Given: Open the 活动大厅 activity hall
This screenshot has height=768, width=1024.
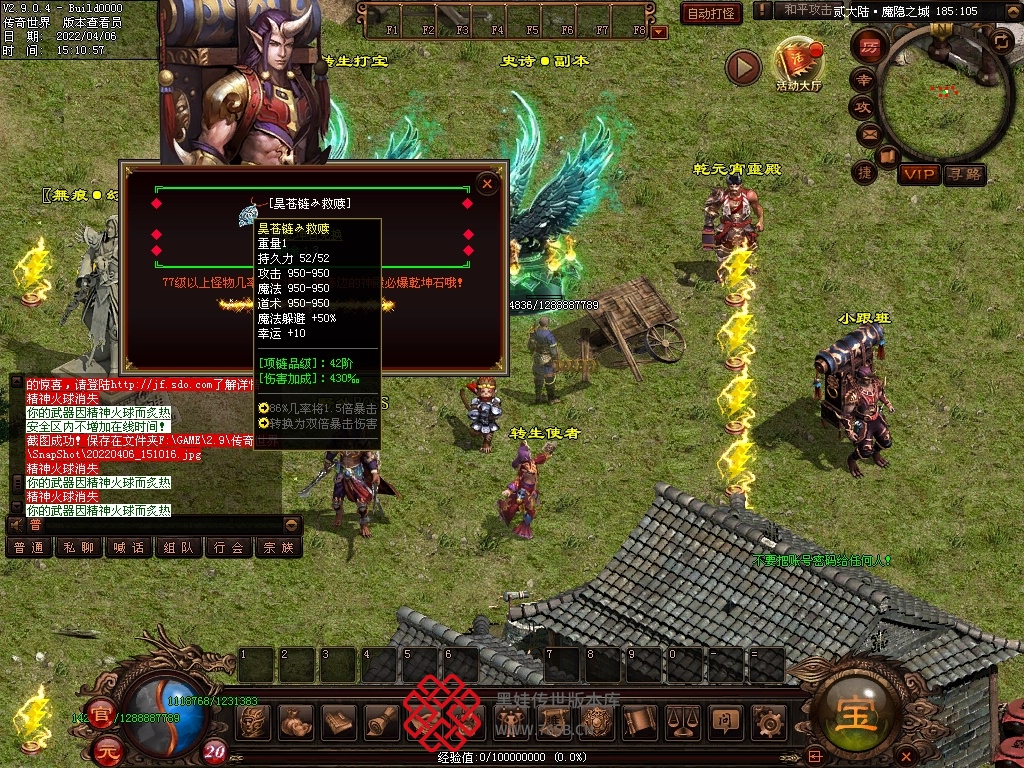Looking at the screenshot, I should point(798,63).
